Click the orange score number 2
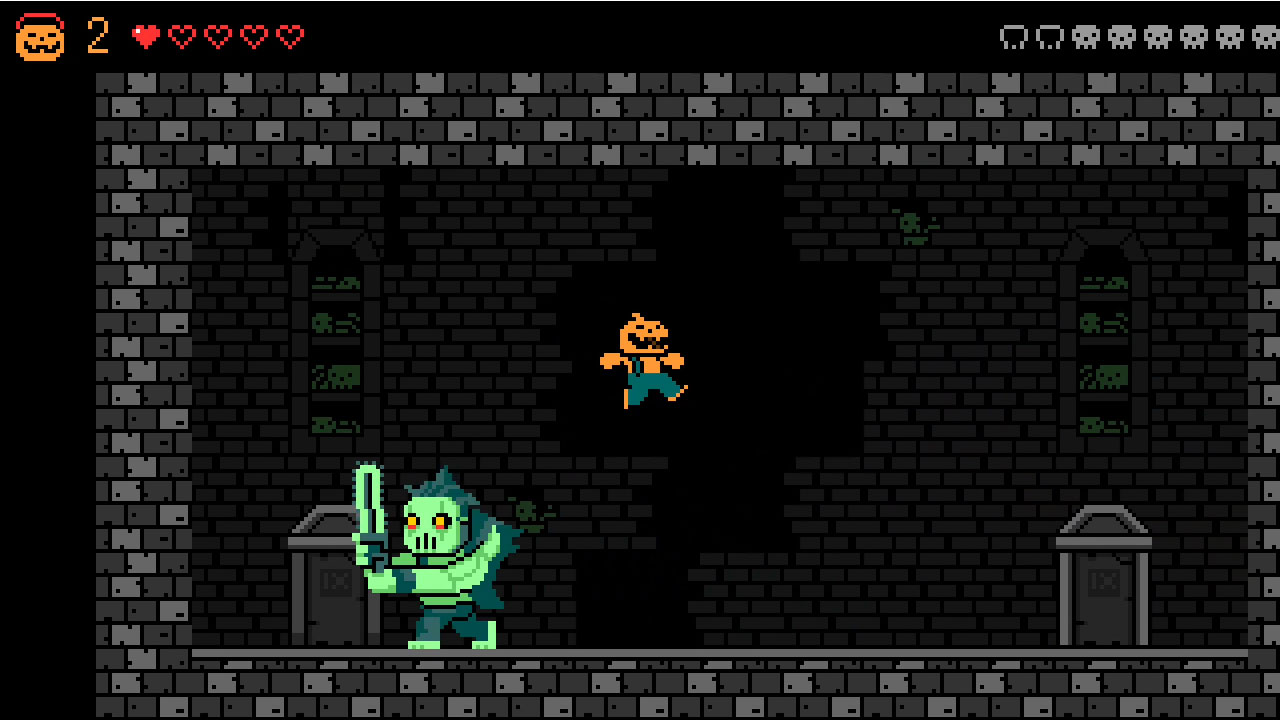Viewport: 1280px width, 720px height. click(96, 36)
